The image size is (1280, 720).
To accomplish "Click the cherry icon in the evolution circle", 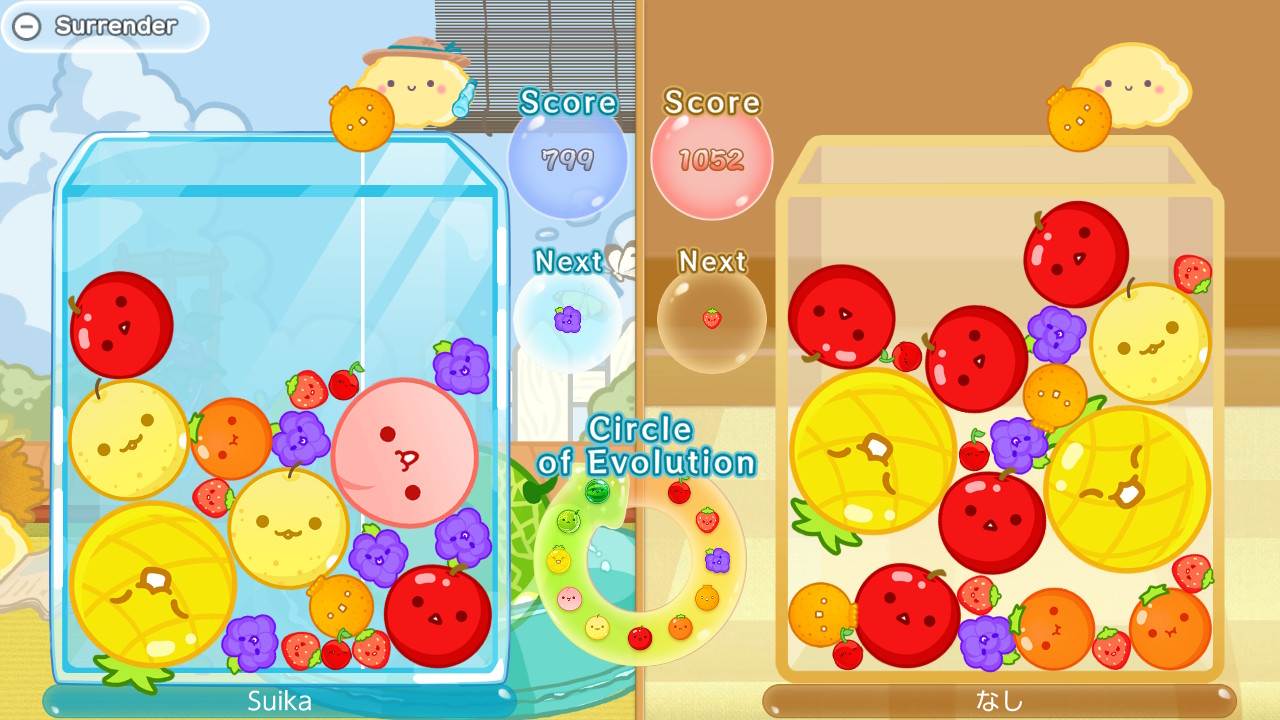I will [678, 491].
